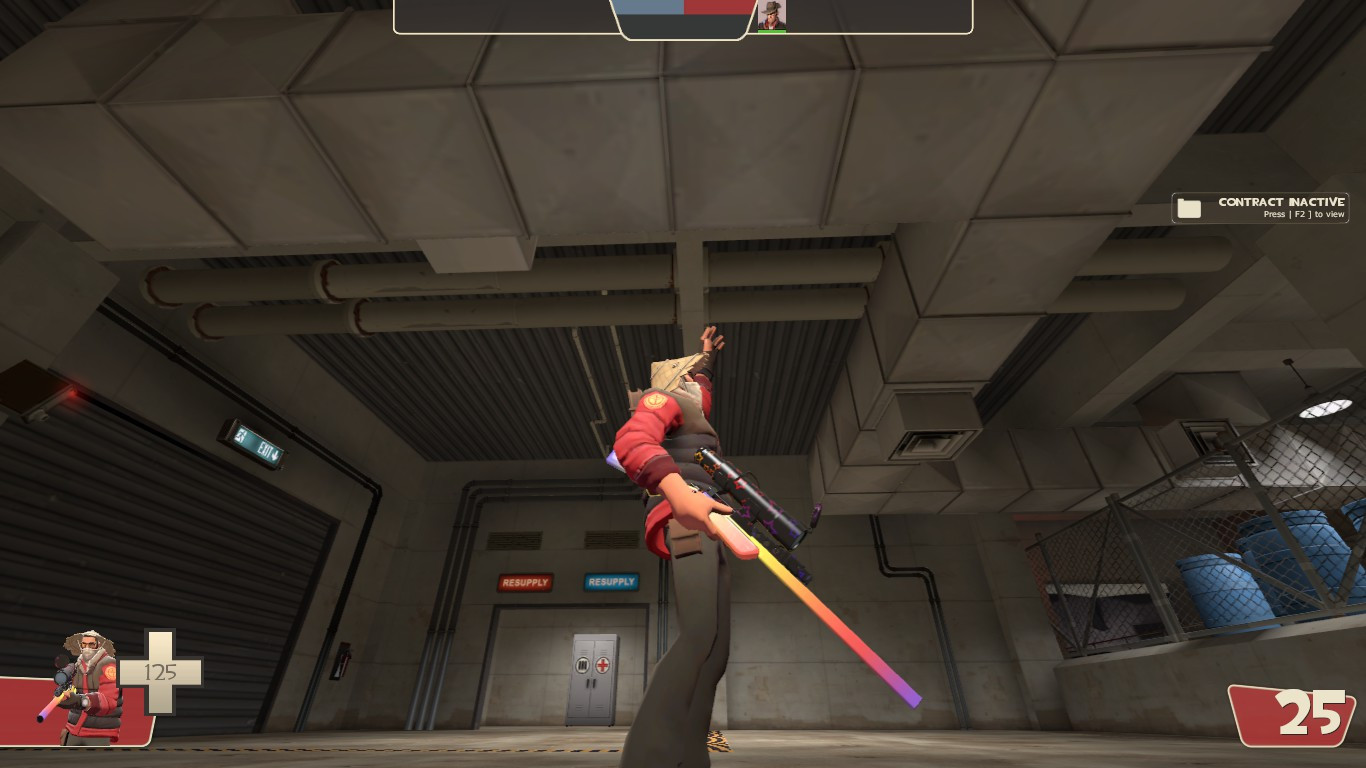Click the green health bar under the avatar

[772, 30]
